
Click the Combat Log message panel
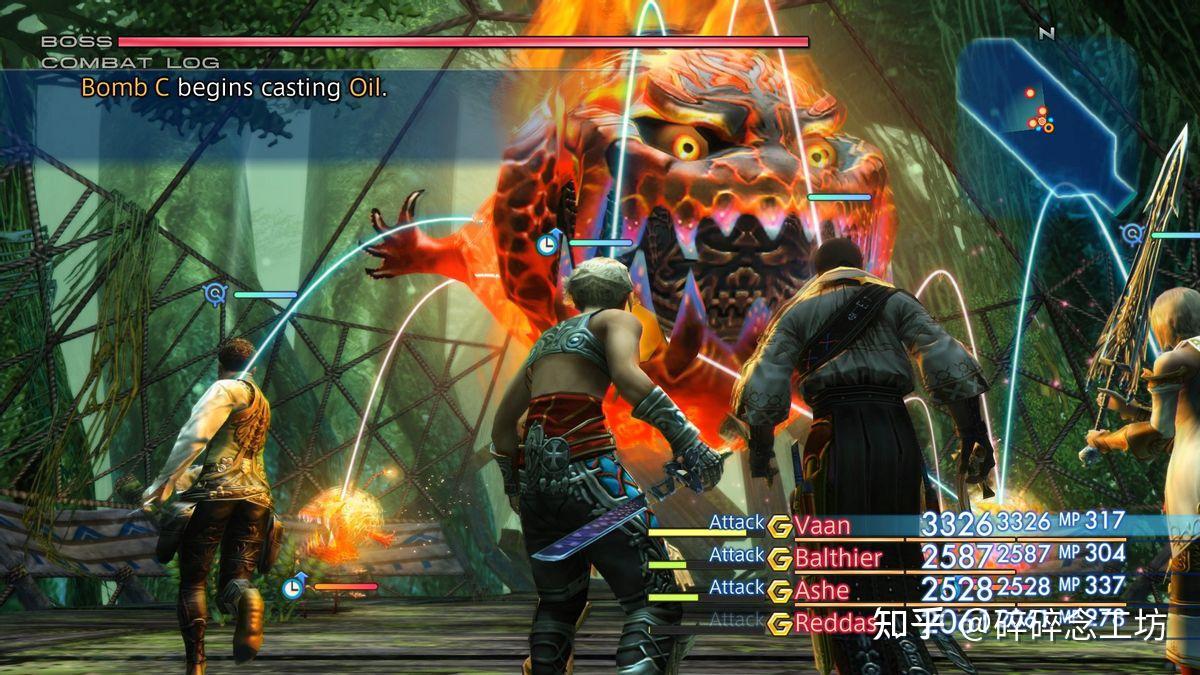234,88
